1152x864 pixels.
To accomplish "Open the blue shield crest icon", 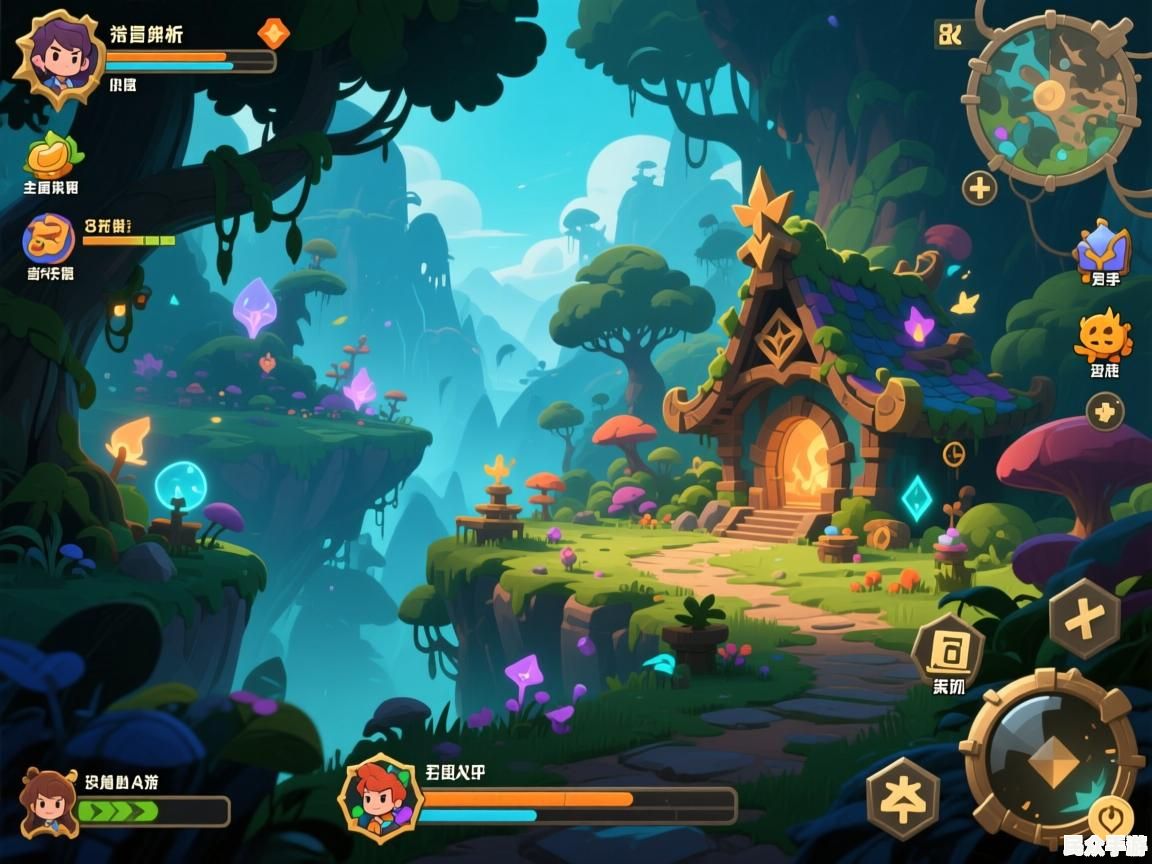I will [x=1102, y=249].
